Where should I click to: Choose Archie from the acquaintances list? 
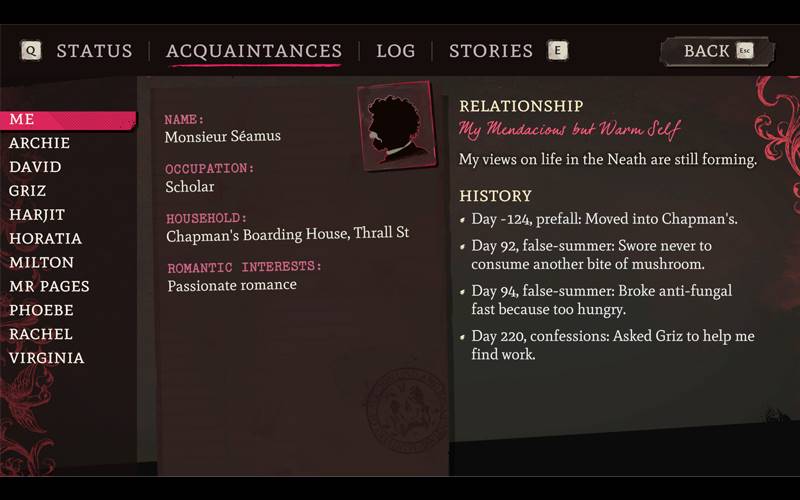[39, 143]
